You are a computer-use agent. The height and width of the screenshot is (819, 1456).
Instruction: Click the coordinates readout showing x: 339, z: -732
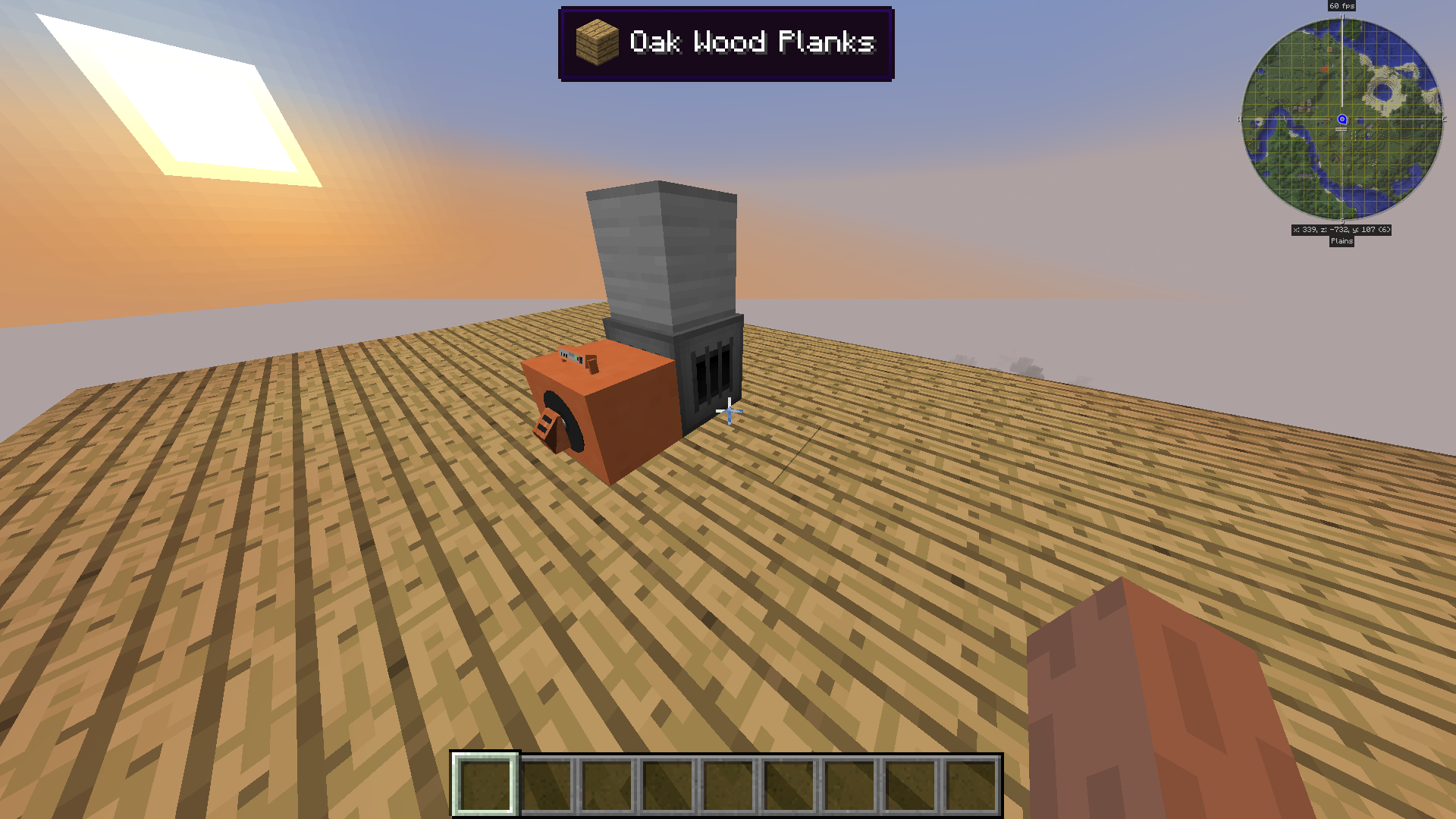tap(1341, 229)
